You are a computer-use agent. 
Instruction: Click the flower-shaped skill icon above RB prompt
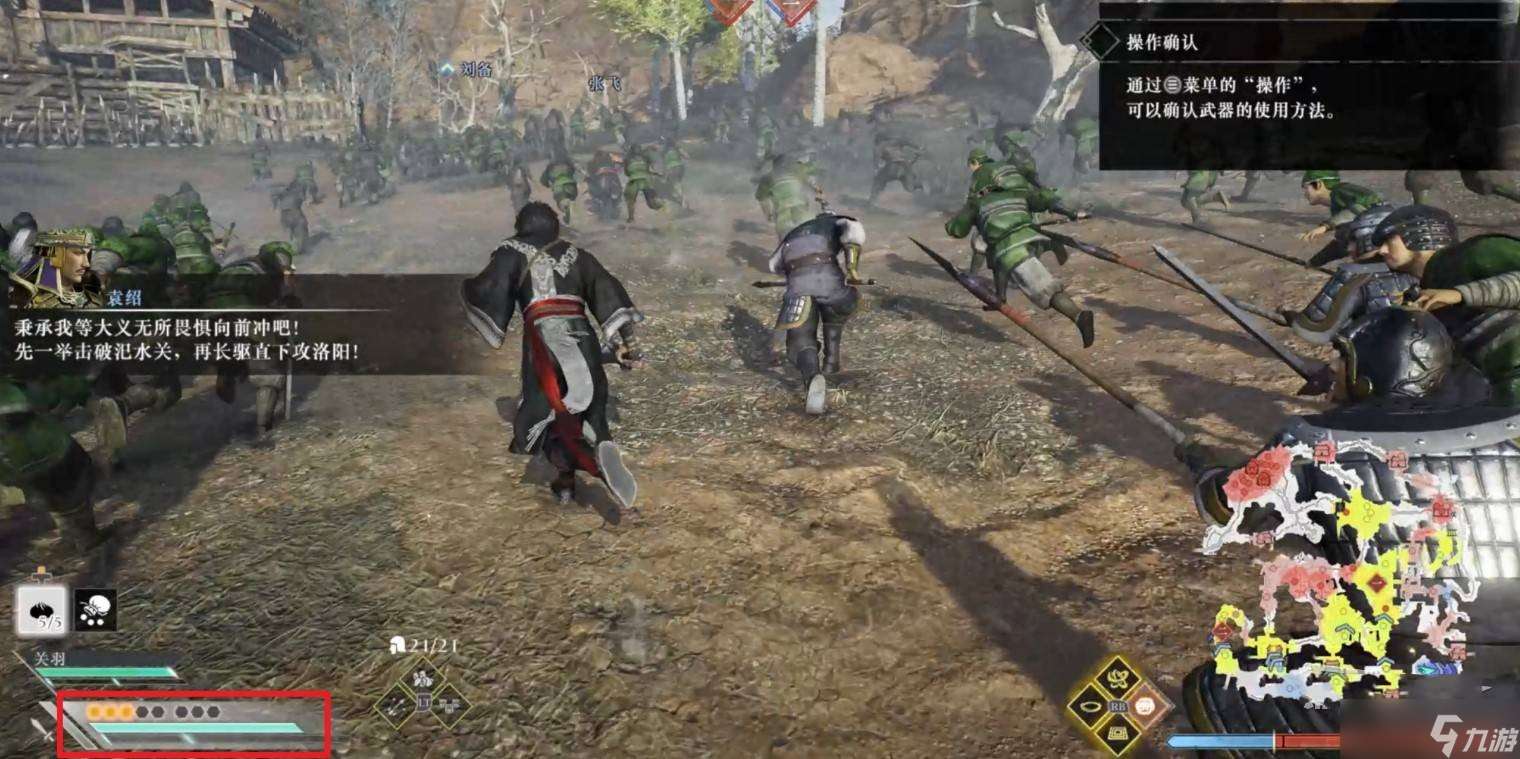[x=1118, y=678]
